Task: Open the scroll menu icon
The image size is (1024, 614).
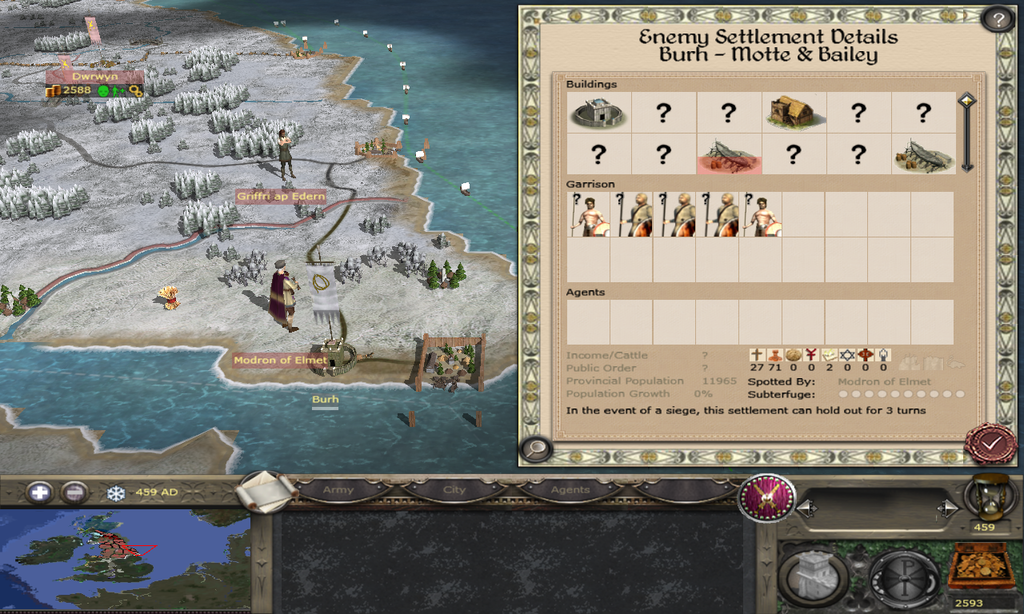Action: click(x=266, y=490)
